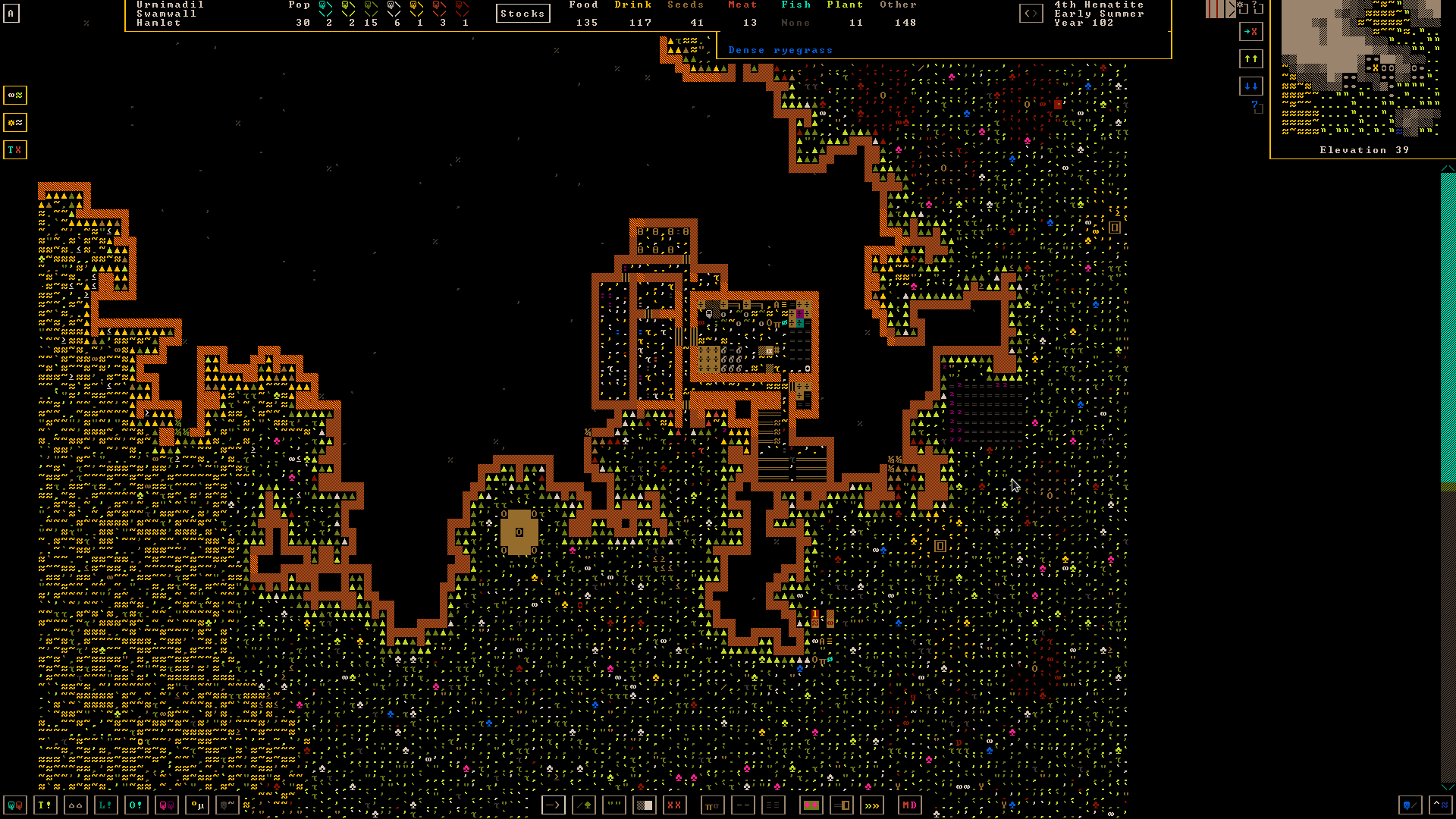Viewport: 1456px width, 819px height.
Task: Open the yellow triple-chevron toolbar button
Action: coord(872,805)
